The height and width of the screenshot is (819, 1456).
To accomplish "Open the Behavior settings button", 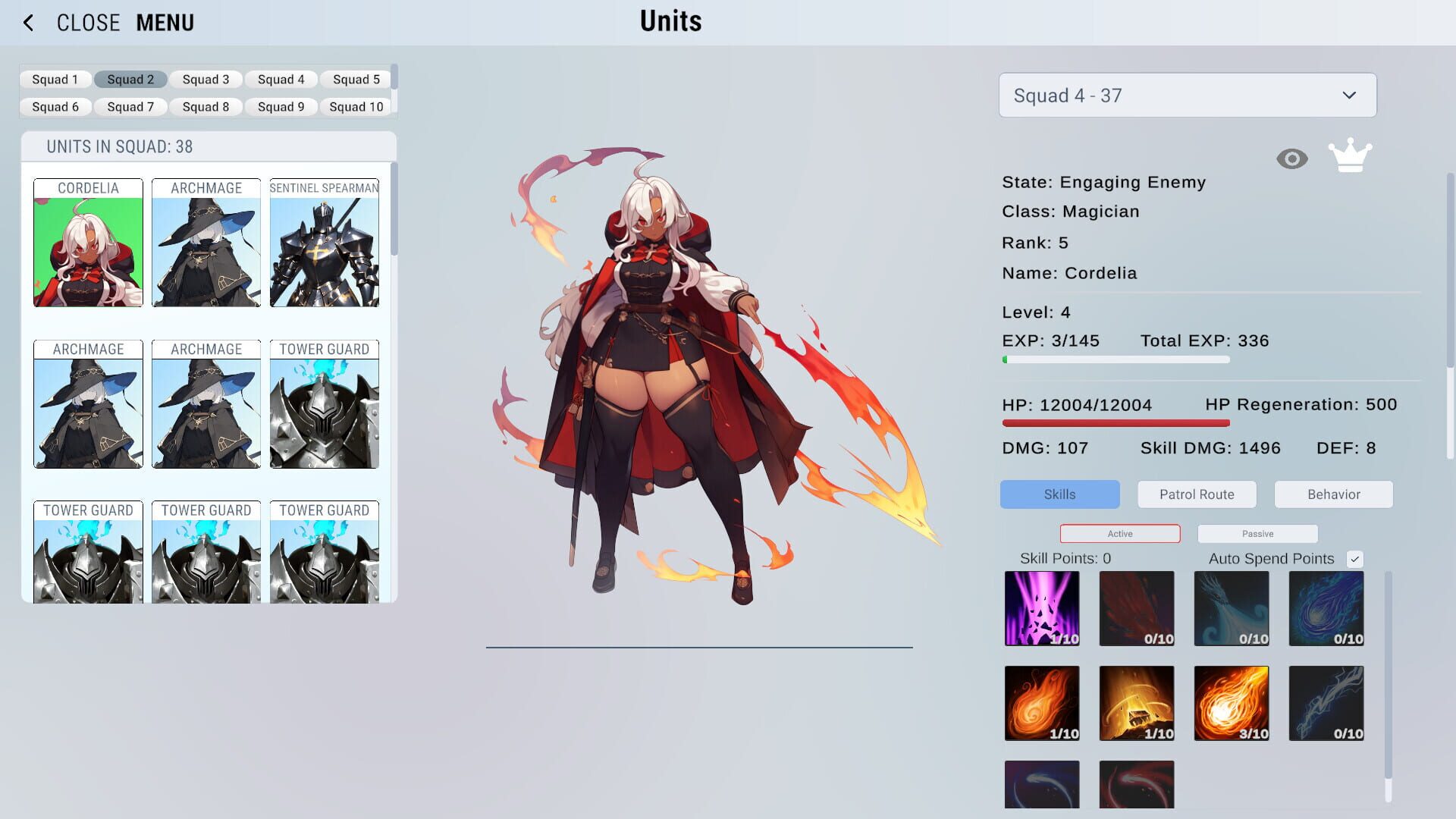I will pyautogui.click(x=1333, y=494).
